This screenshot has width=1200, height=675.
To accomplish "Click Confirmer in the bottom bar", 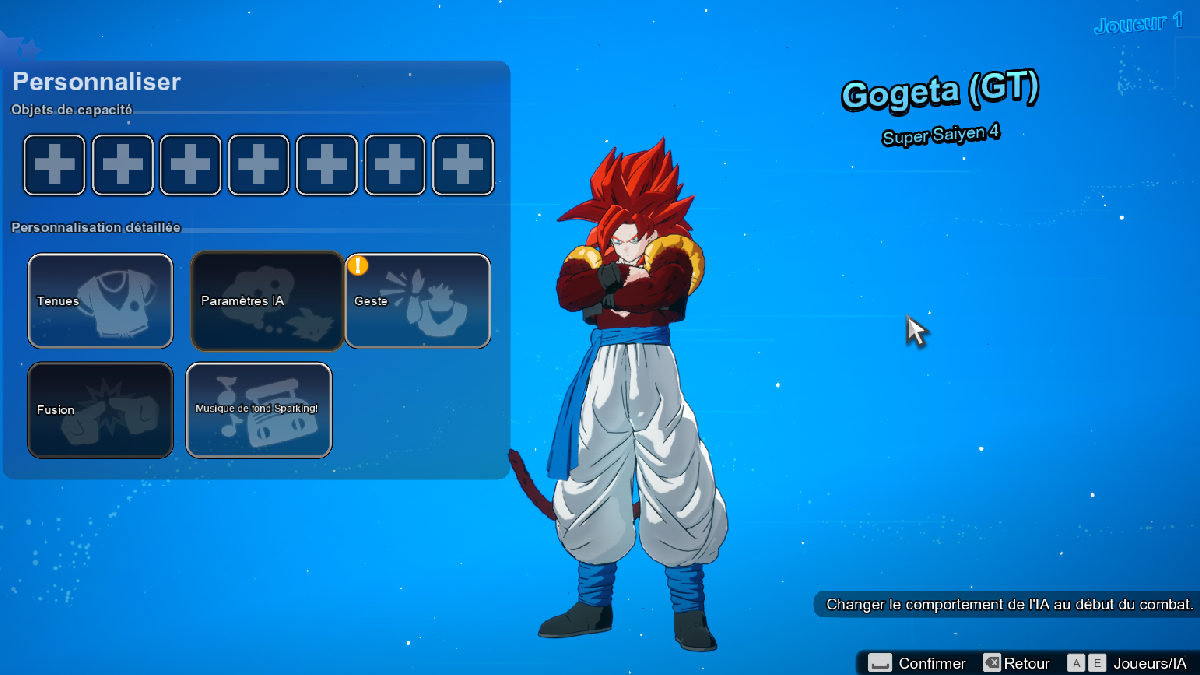I will [917, 663].
